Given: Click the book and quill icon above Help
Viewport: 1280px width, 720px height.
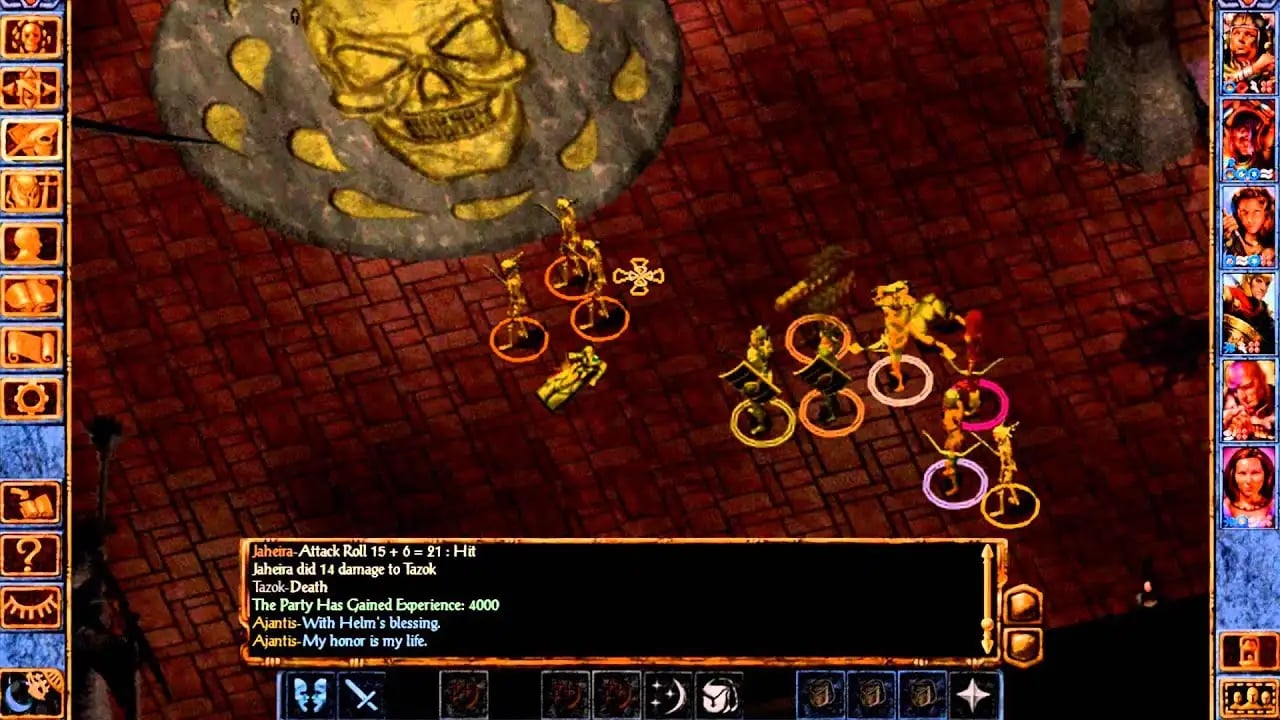Looking at the screenshot, I should (x=32, y=502).
